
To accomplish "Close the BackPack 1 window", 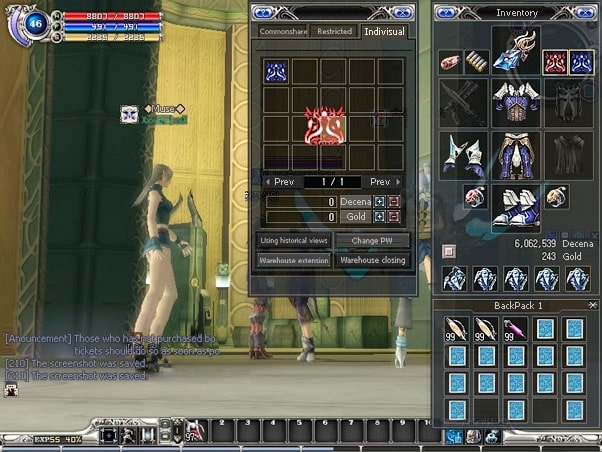I will coord(592,305).
